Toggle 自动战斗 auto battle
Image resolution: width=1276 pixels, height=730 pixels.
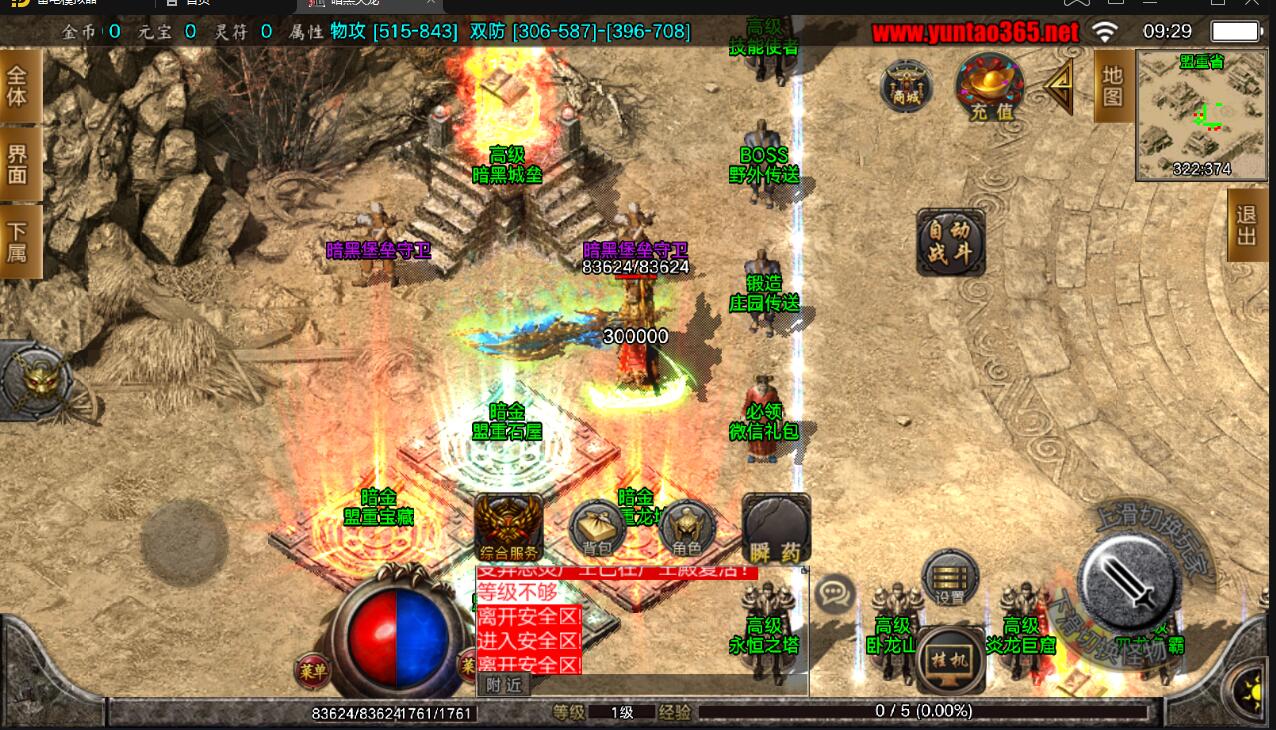951,242
